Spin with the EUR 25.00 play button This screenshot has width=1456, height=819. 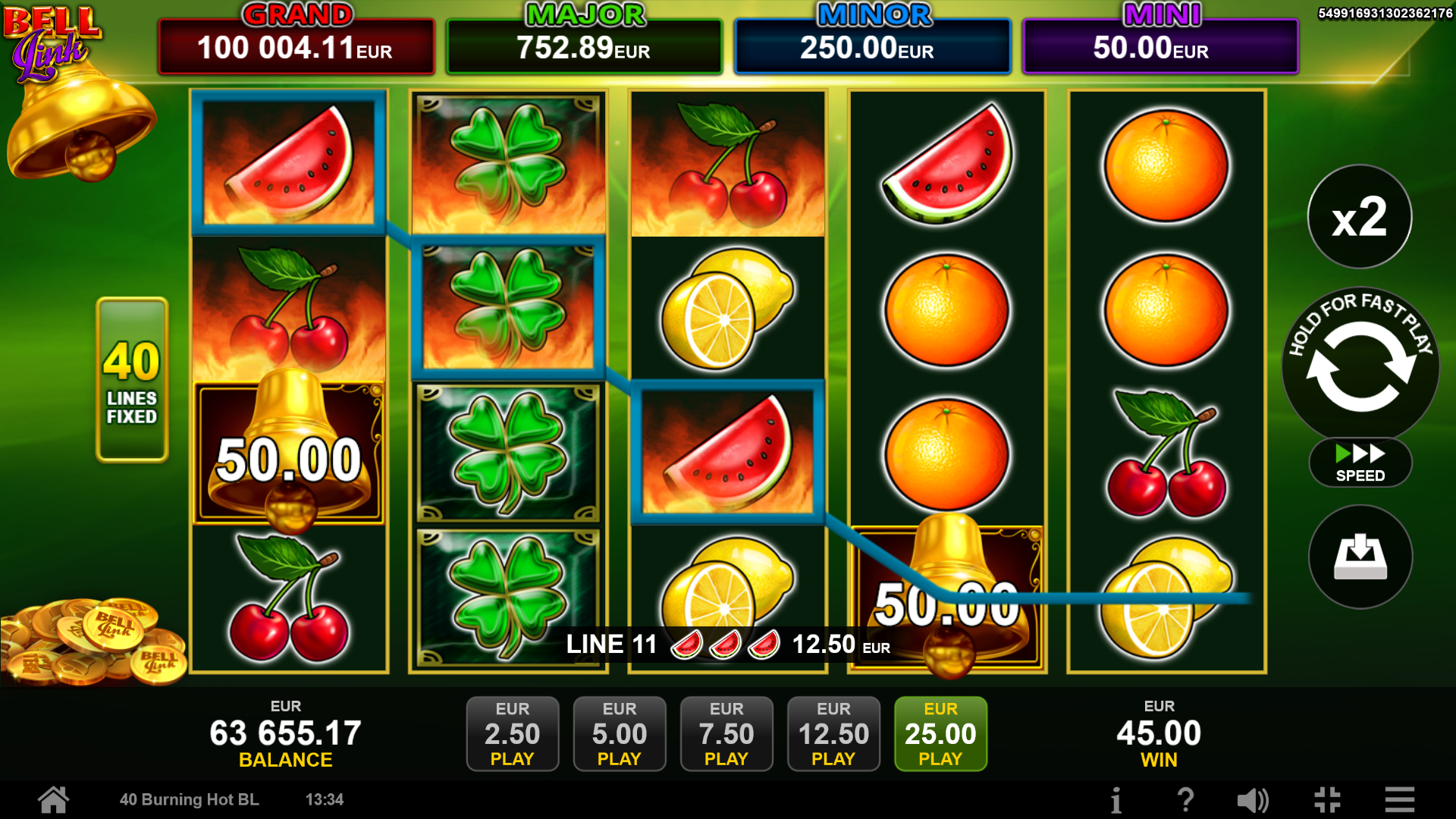(940, 733)
